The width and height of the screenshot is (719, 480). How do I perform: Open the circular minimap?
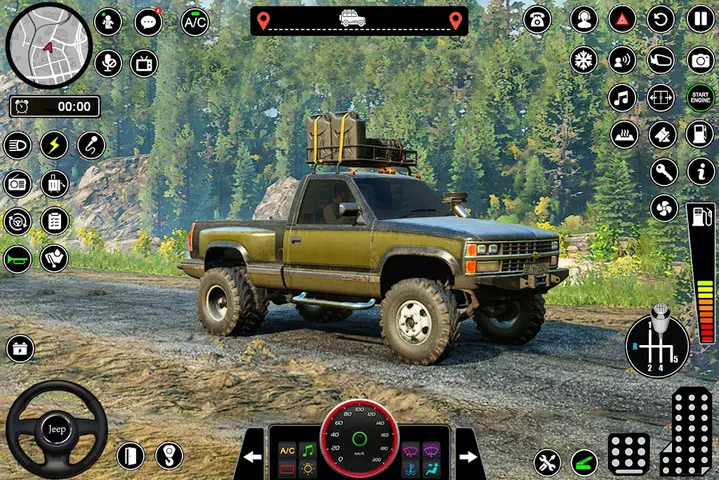tap(48, 45)
